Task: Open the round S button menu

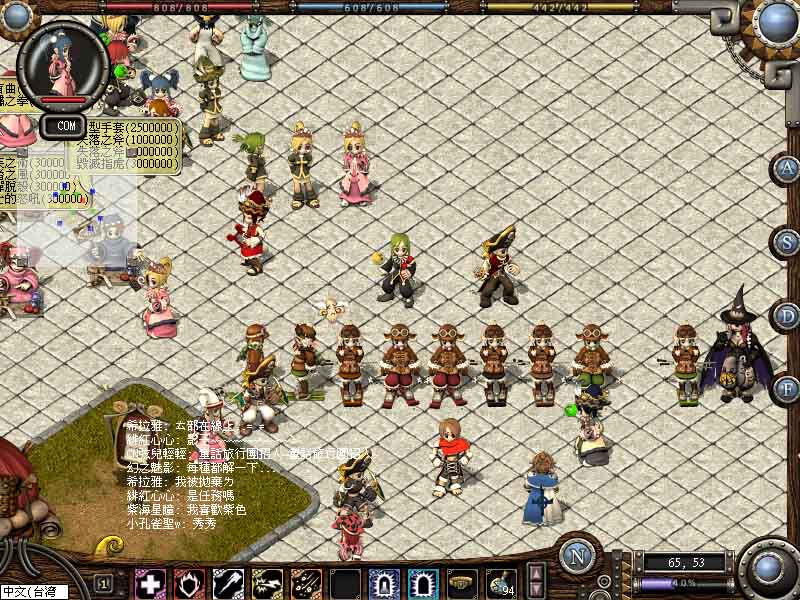Action: pos(788,241)
